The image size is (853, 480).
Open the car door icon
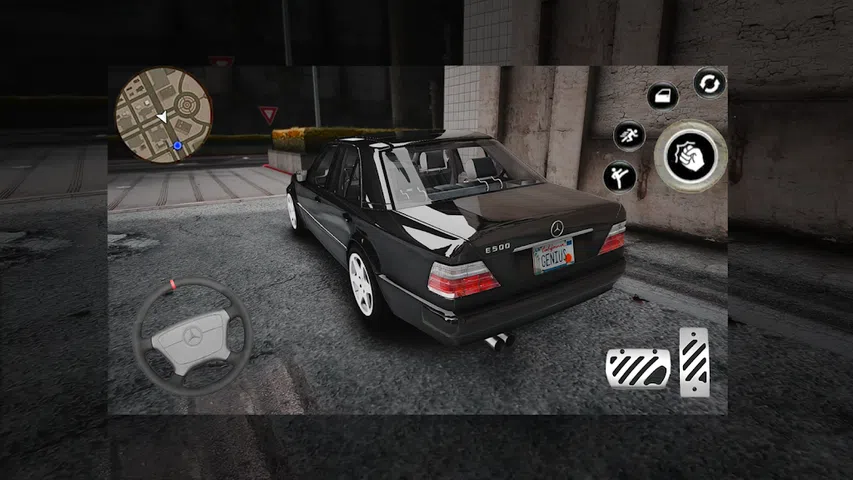coord(662,97)
